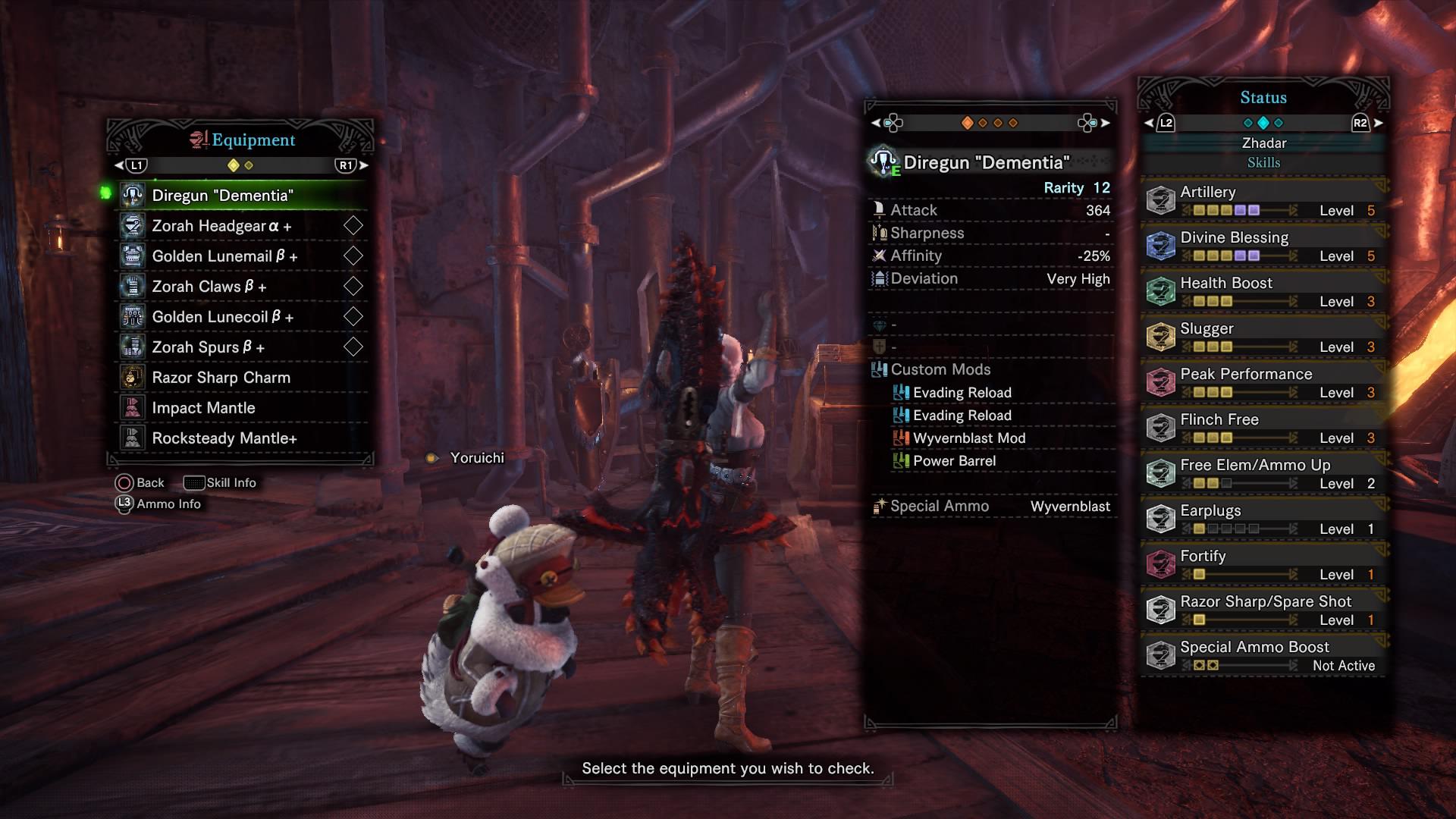Click the Zorah Headgear helmet icon
1456x819 pixels.
[130, 225]
